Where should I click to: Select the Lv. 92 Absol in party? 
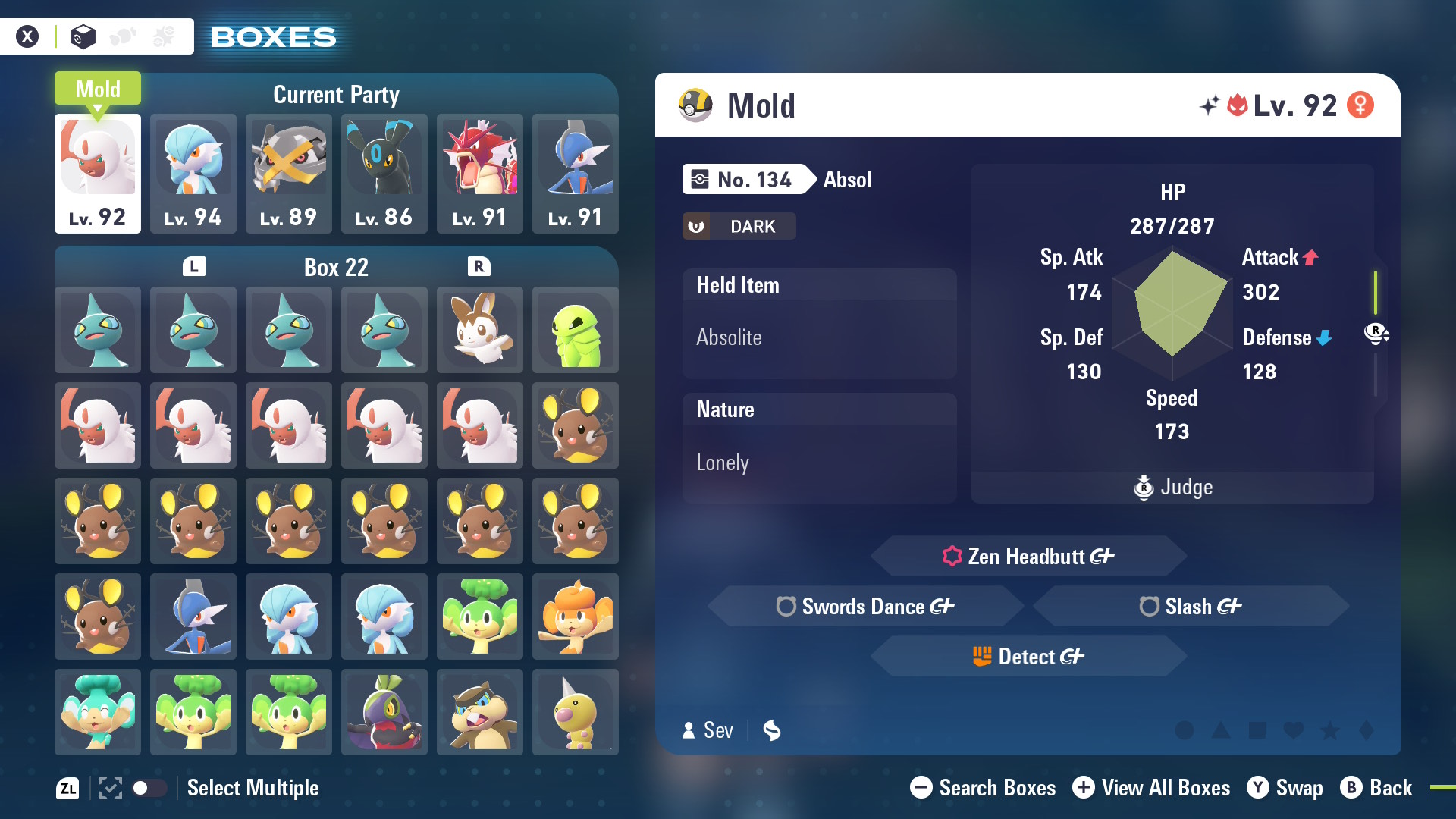tap(98, 173)
